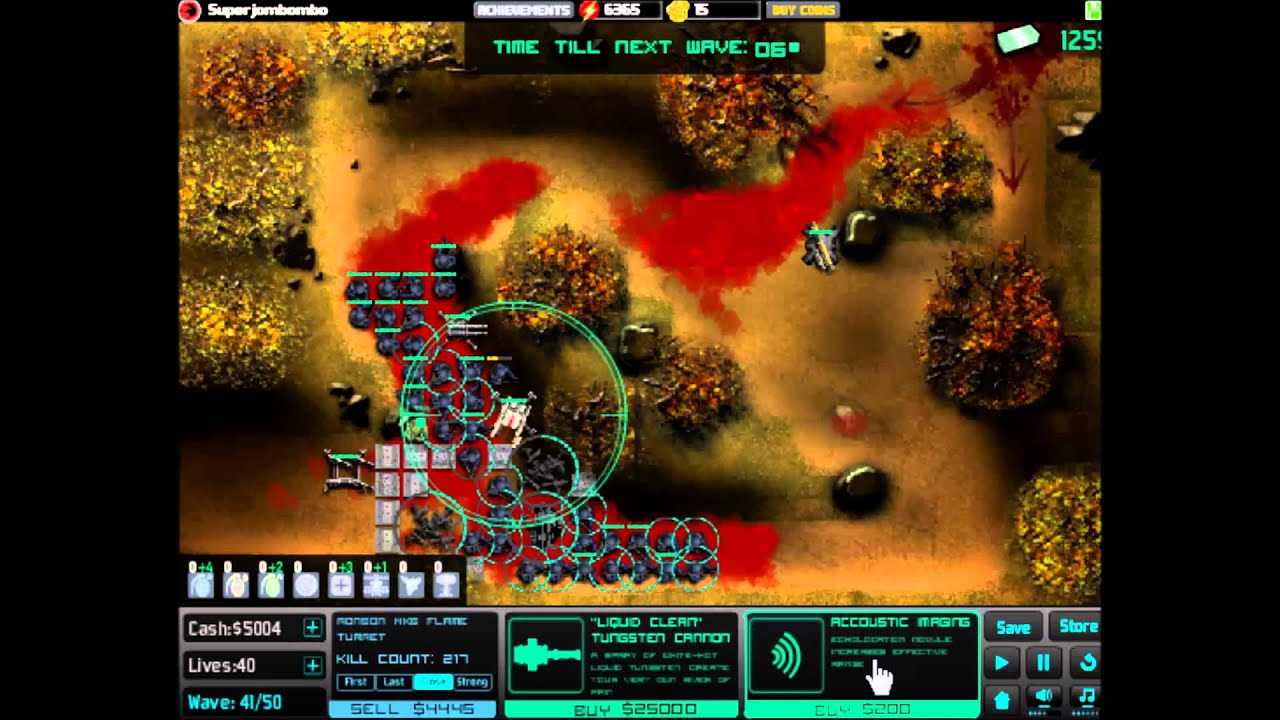Buy the Accoustic Imaging upgrade for $200
This screenshot has width=1280, height=720.
(861, 709)
